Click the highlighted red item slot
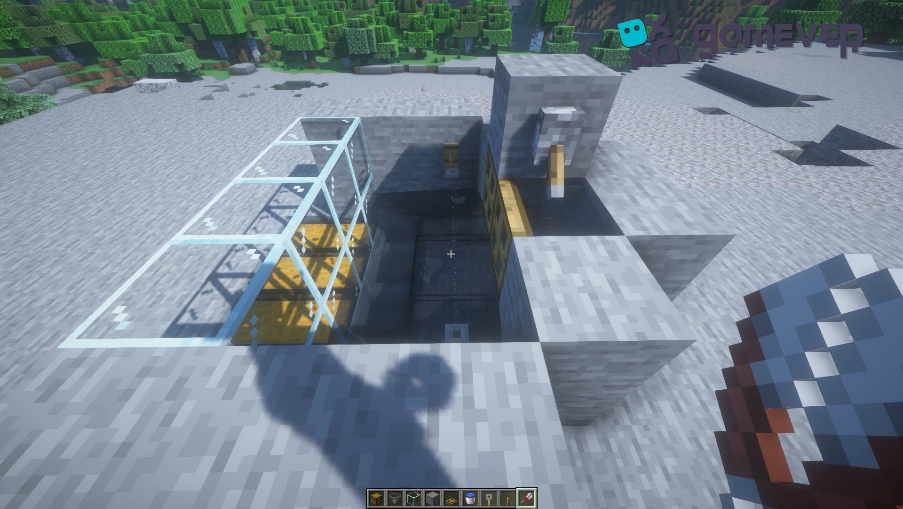The width and height of the screenshot is (903, 509). (528, 498)
